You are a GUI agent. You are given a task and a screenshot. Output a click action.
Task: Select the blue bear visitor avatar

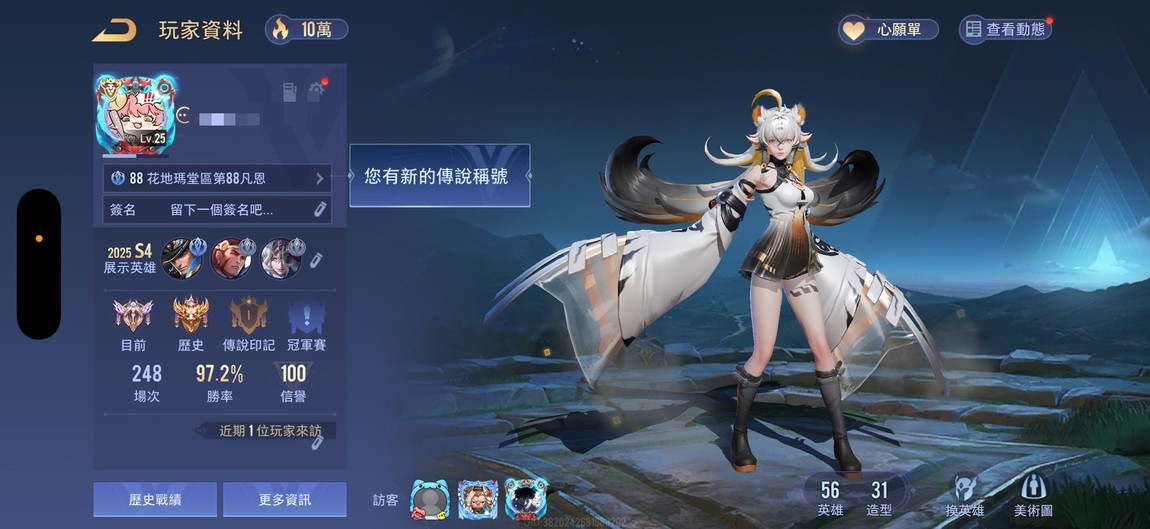[428, 498]
